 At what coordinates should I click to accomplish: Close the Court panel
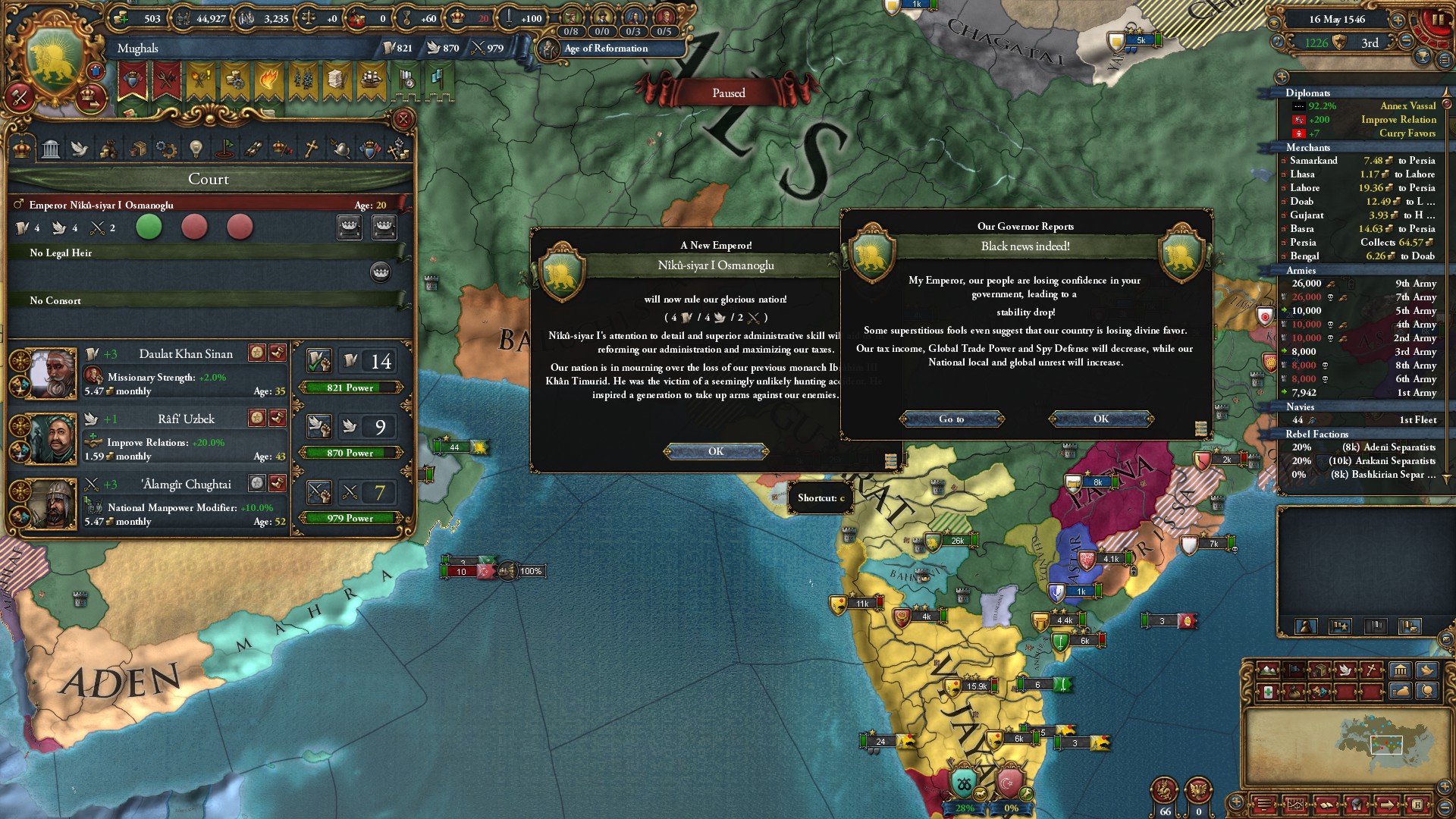pyautogui.click(x=403, y=119)
